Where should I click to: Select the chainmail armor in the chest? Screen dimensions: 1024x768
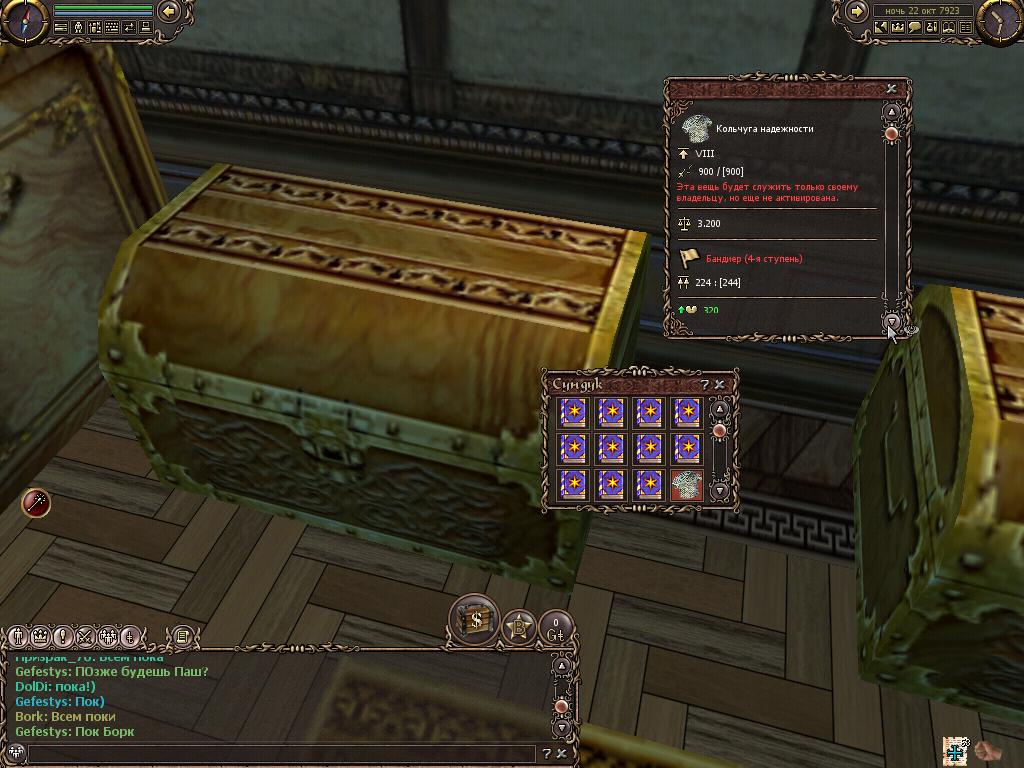pyautogui.click(x=686, y=486)
